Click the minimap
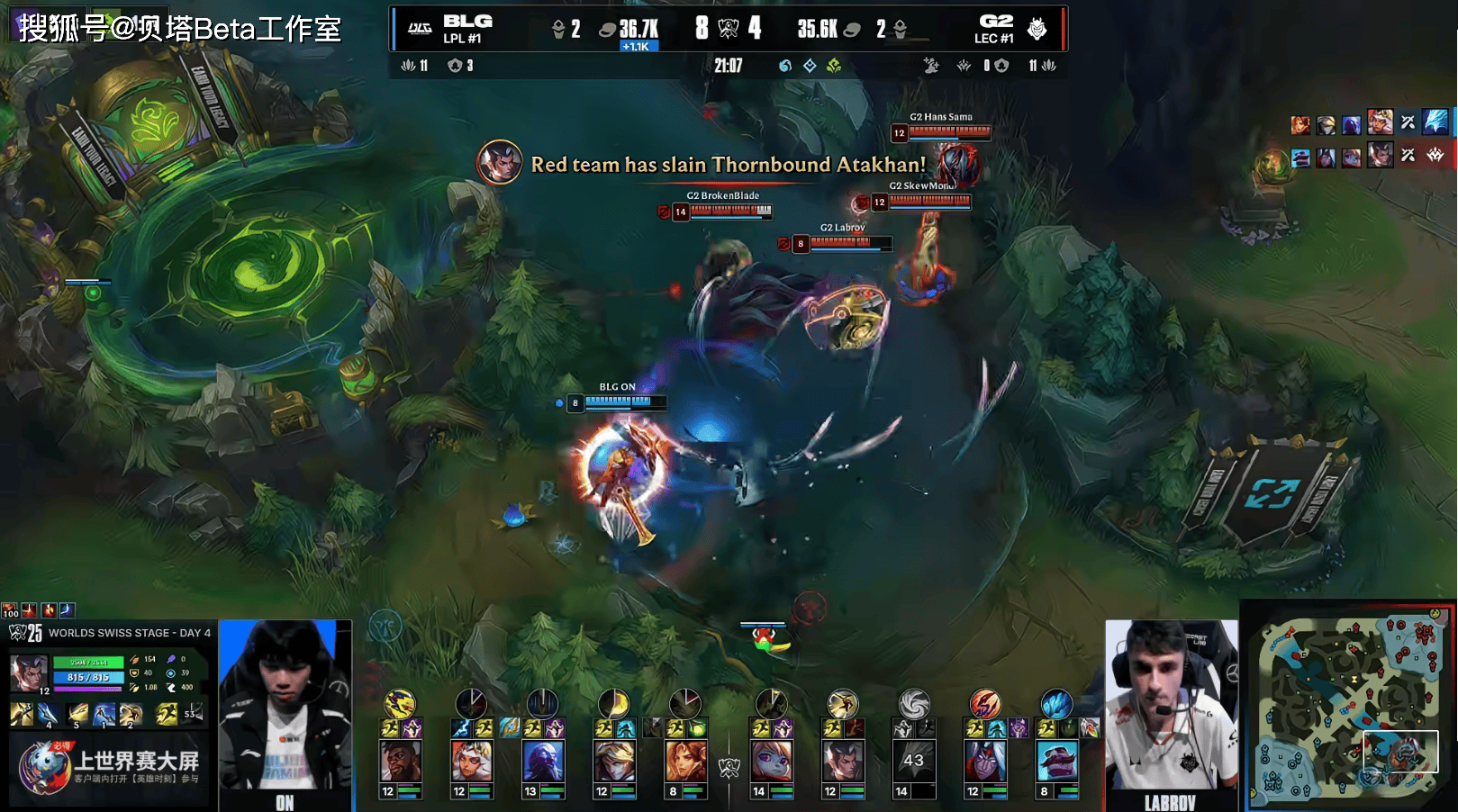Screen dimensions: 1458x812 point(1348,708)
